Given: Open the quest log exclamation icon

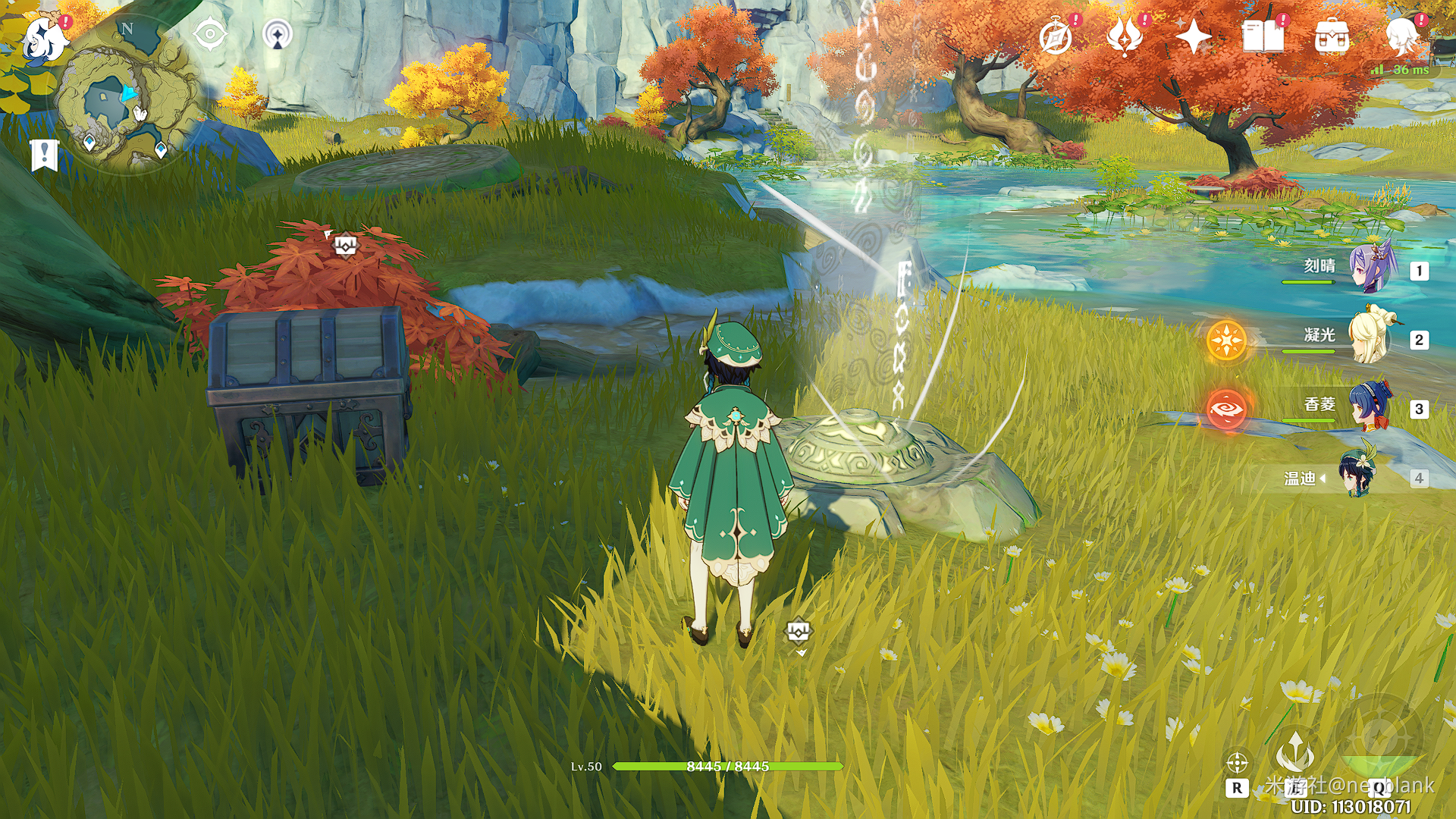Looking at the screenshot, I should pyautogui.click(x=45, y=154).
